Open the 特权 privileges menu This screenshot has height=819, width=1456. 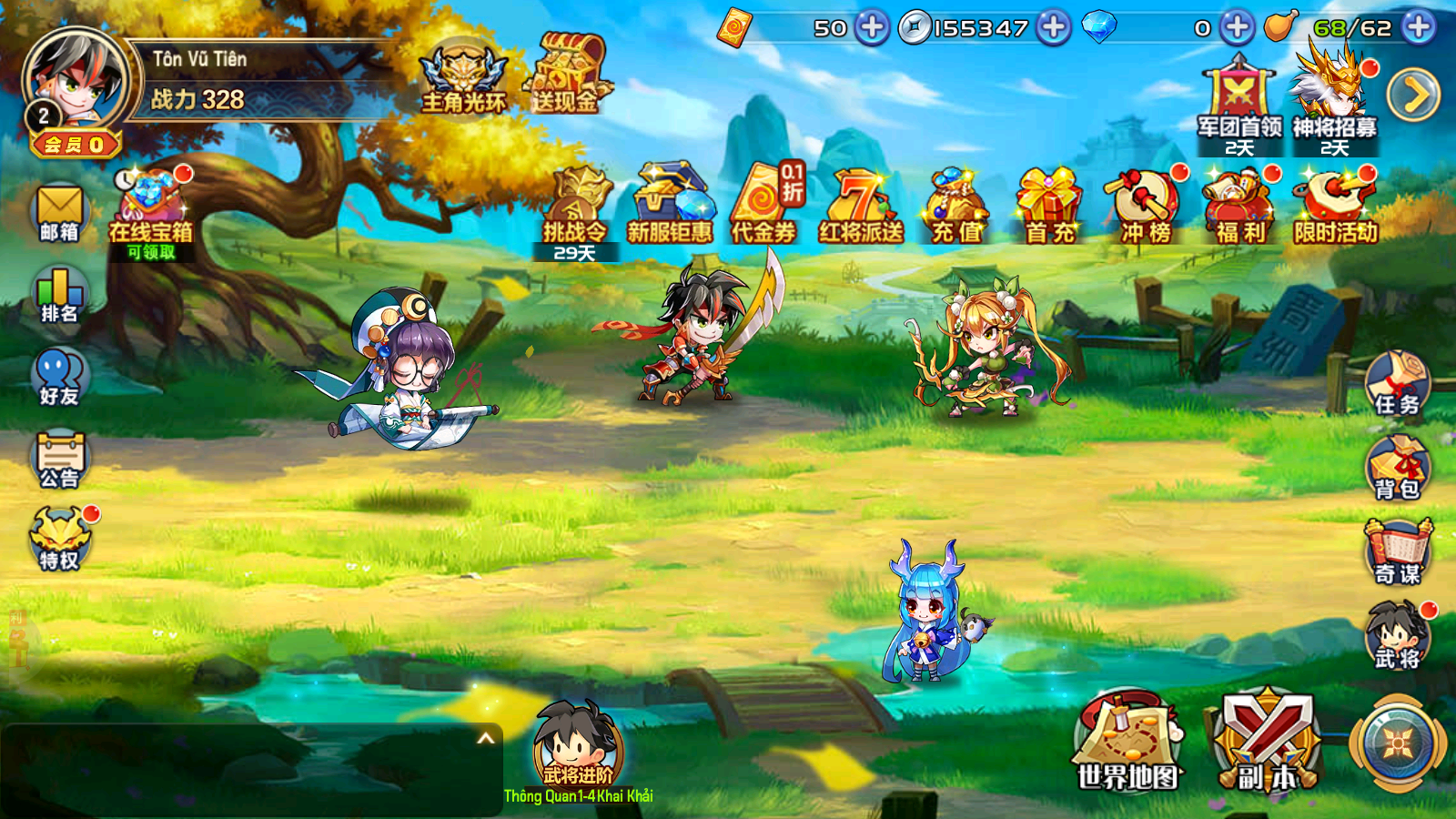(x=60, y=540)
